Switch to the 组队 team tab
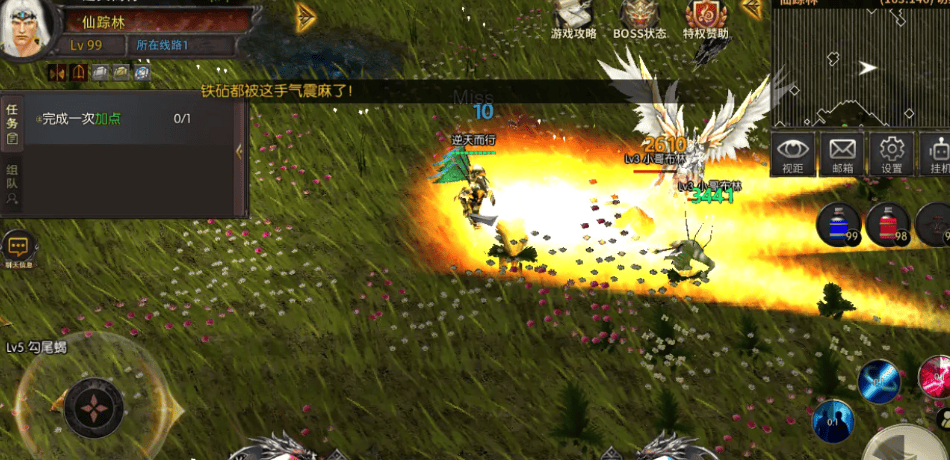The width and height of the screenshot is (950, 460). [x=12, y=182]
